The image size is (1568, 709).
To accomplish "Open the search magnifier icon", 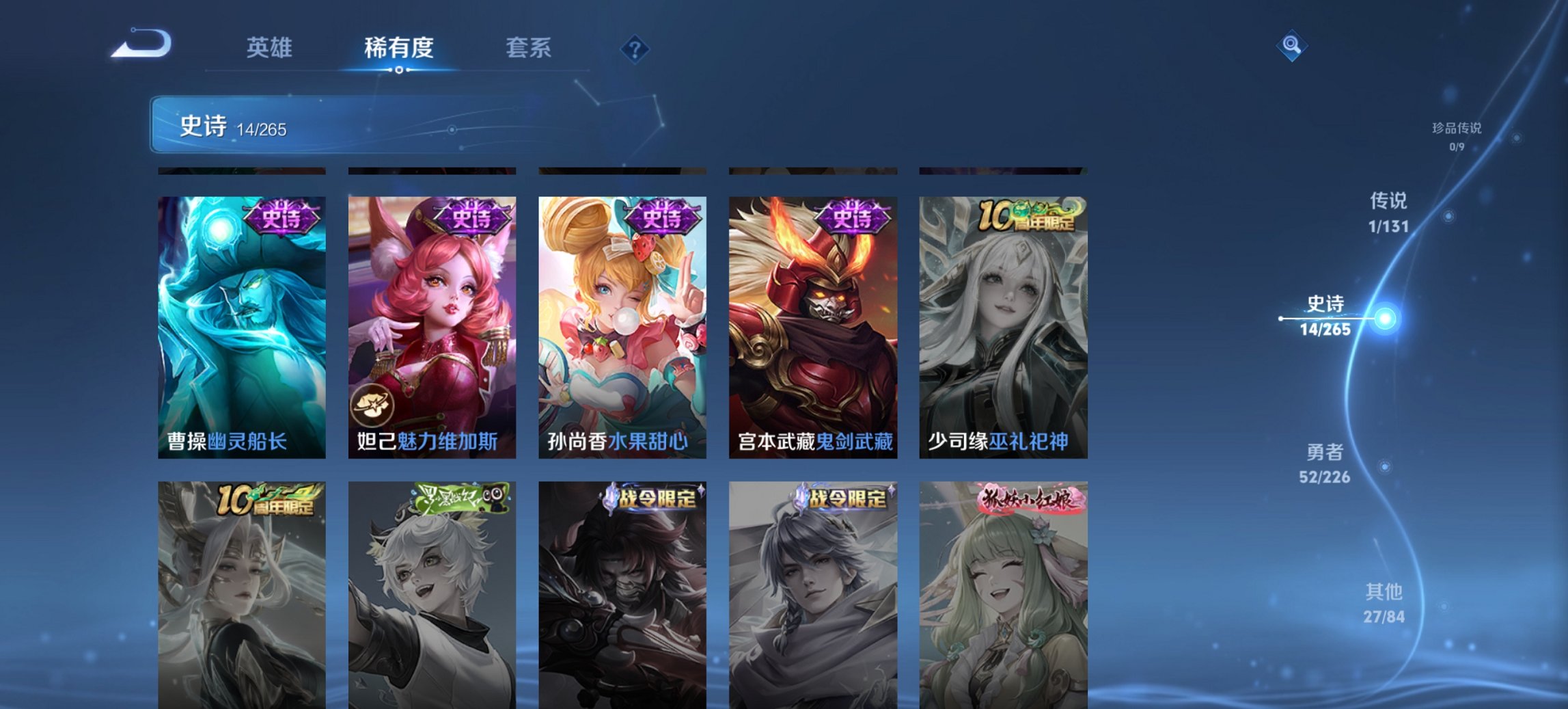I will tap(1290, 45).
